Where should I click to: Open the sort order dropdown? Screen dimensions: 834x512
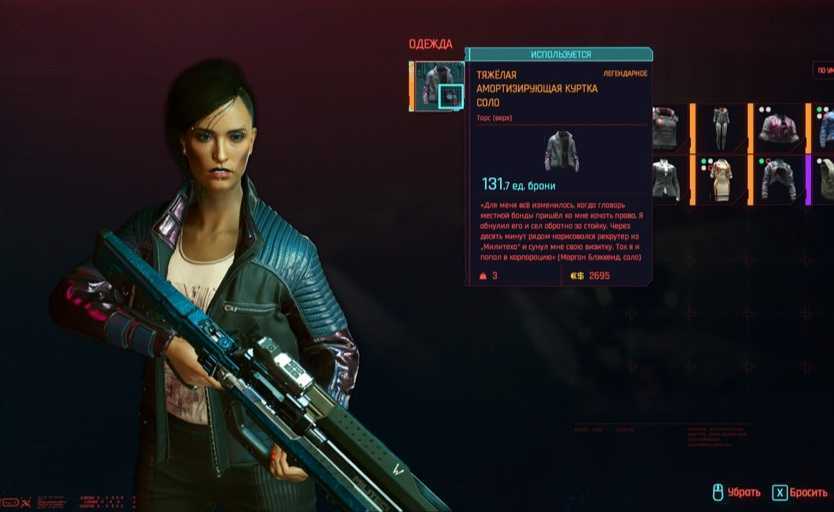tap(825, 70)
